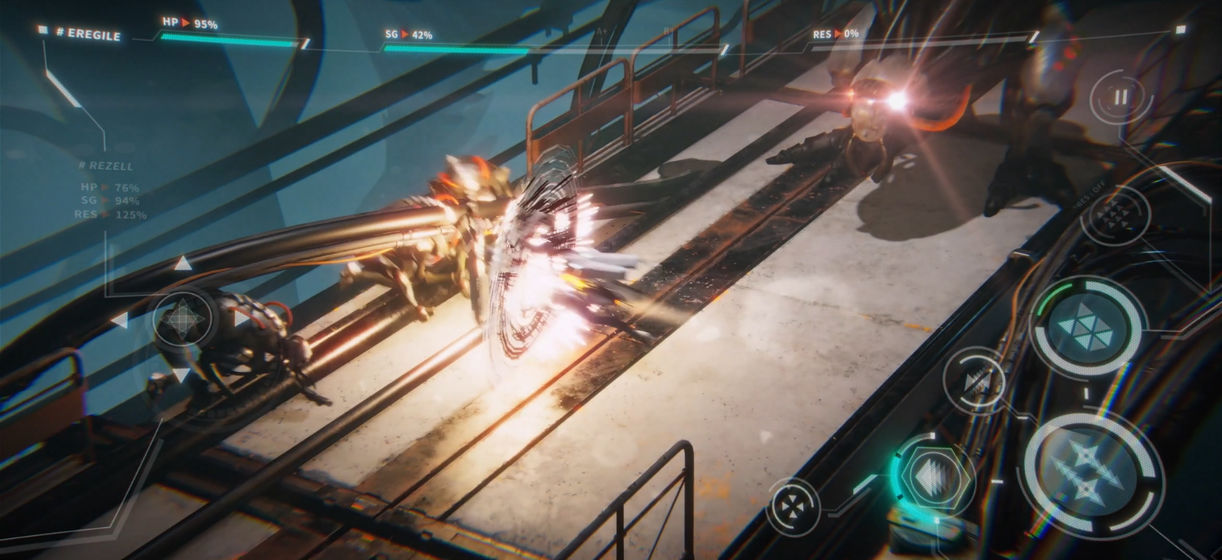This screenshot has height=560, width=1222.
Task: Activate the triangle-cluster skill with green gauge
Action: [x=1088, y=327]
